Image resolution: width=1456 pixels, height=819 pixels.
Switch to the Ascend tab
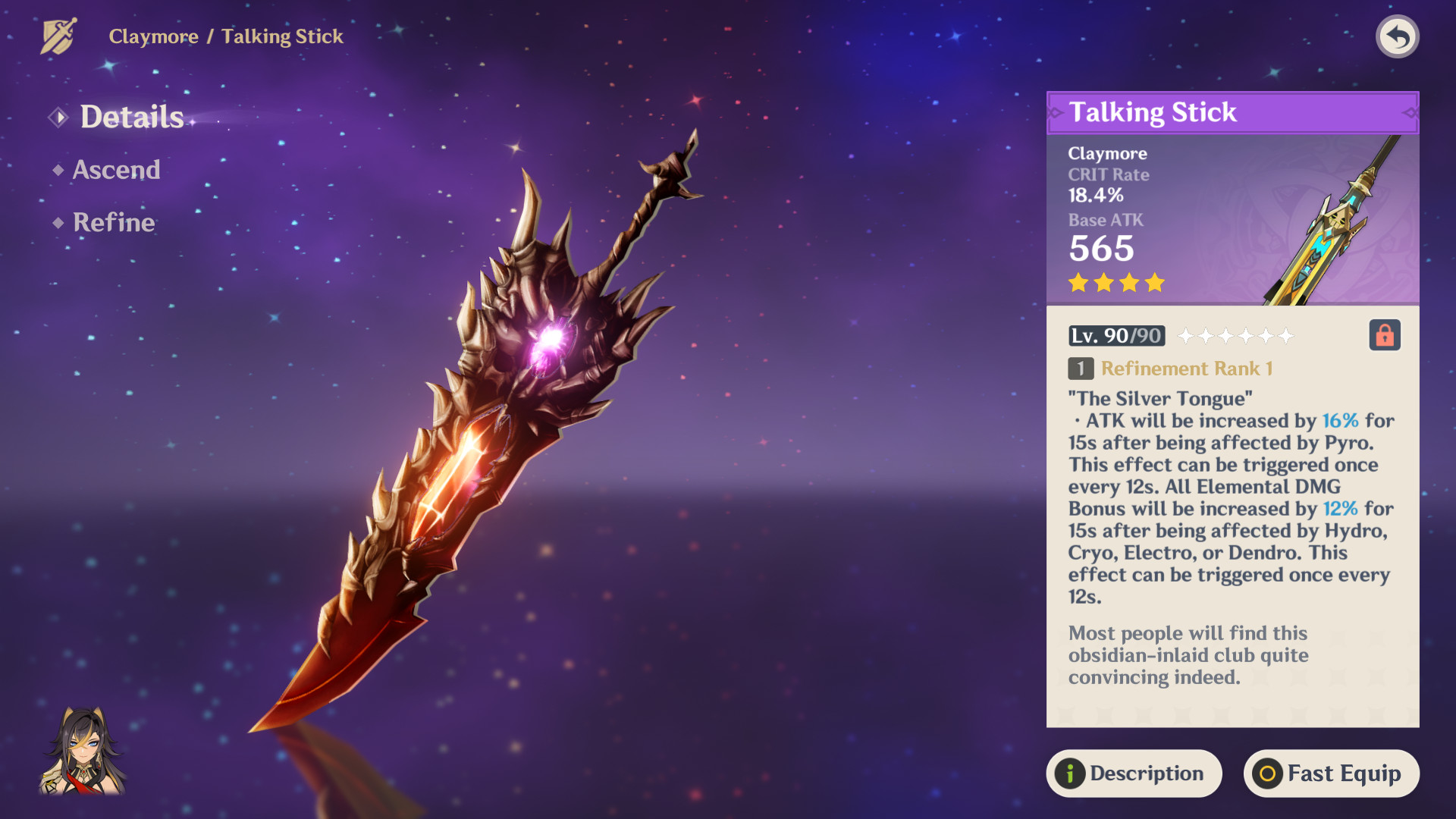(x=116, y=170)
